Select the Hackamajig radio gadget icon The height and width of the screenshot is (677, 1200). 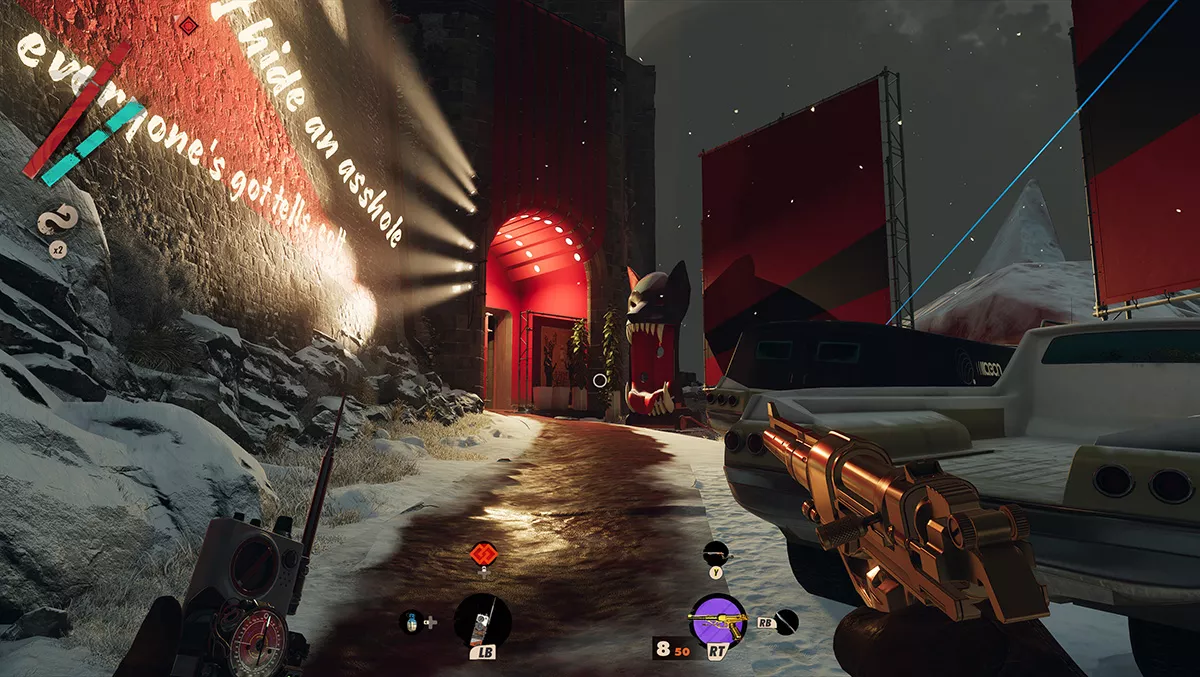(482, 621)
